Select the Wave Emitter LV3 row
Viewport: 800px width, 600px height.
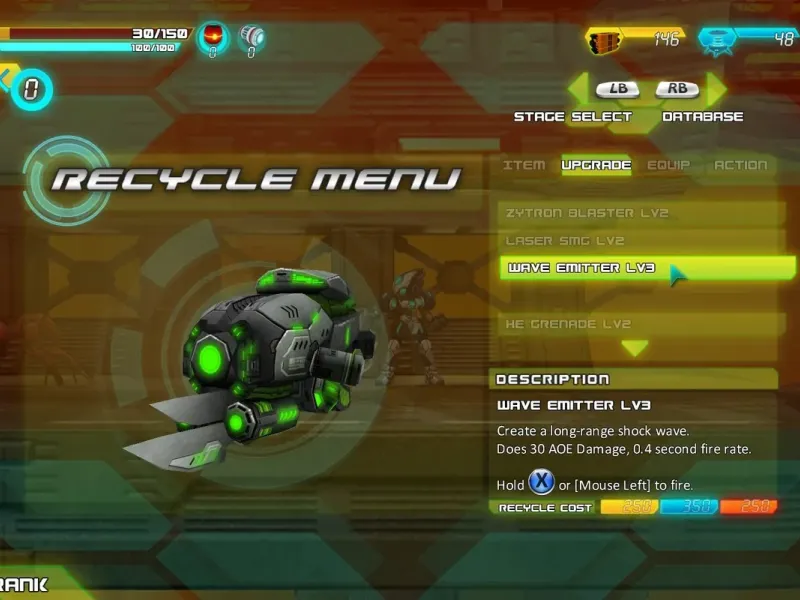(x=640, y=268)
